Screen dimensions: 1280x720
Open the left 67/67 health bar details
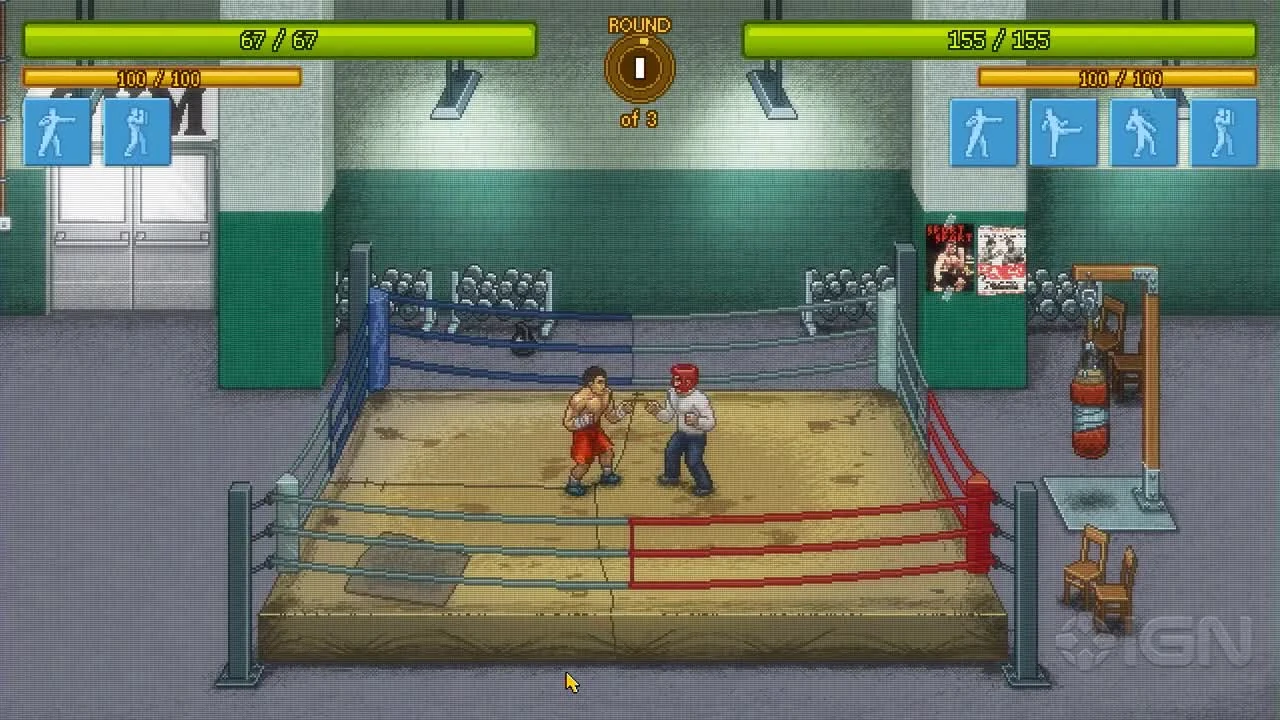click(277, 41)
